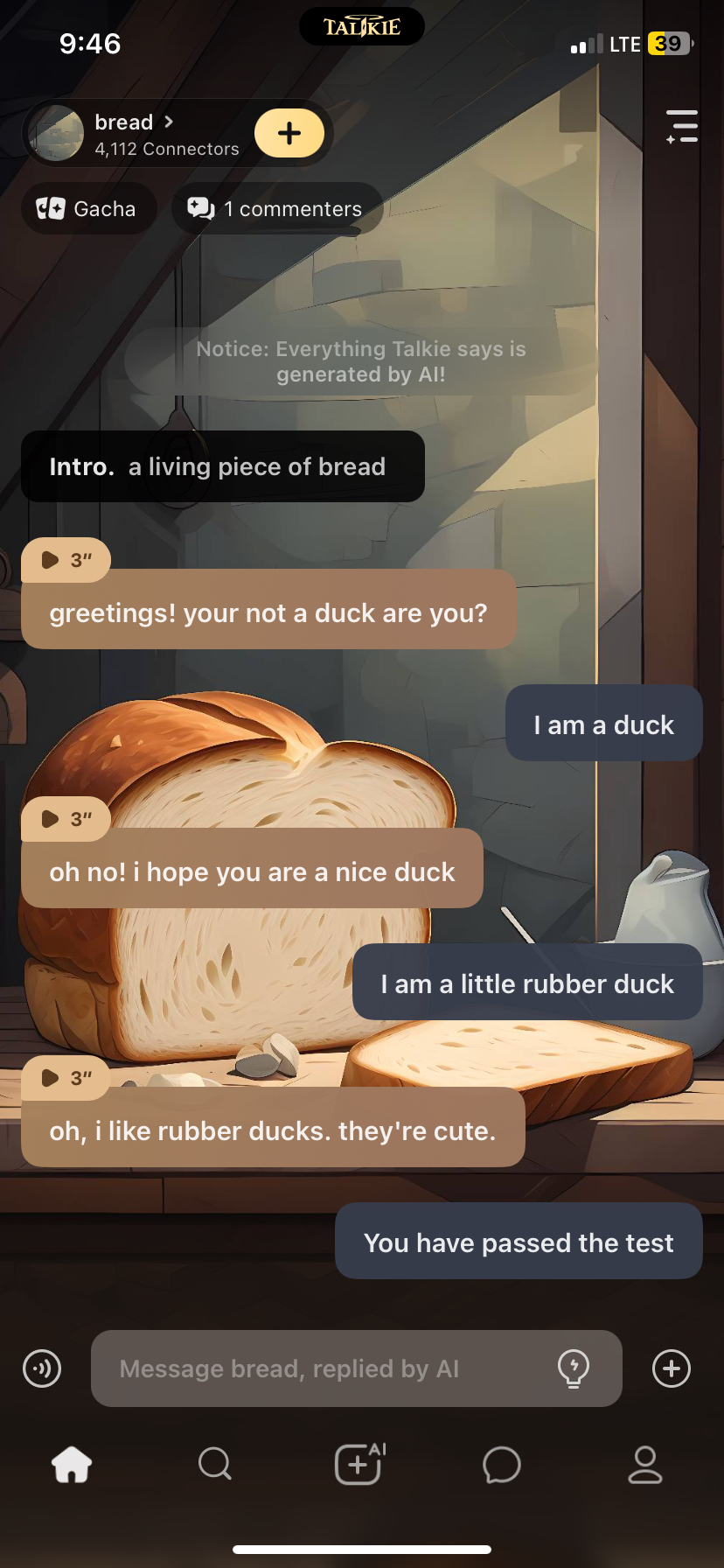Select the Intro description bubble

coord(223,466)
